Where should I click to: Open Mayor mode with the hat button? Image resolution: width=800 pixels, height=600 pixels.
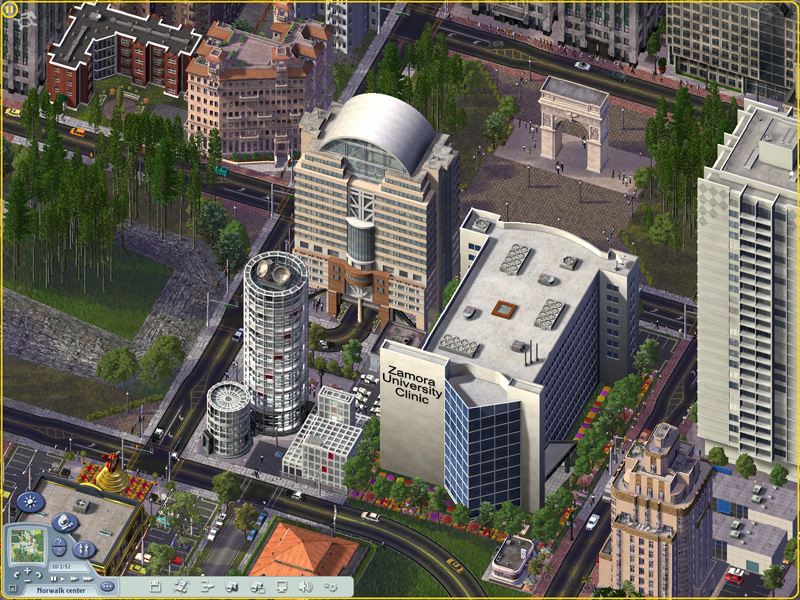64,522
